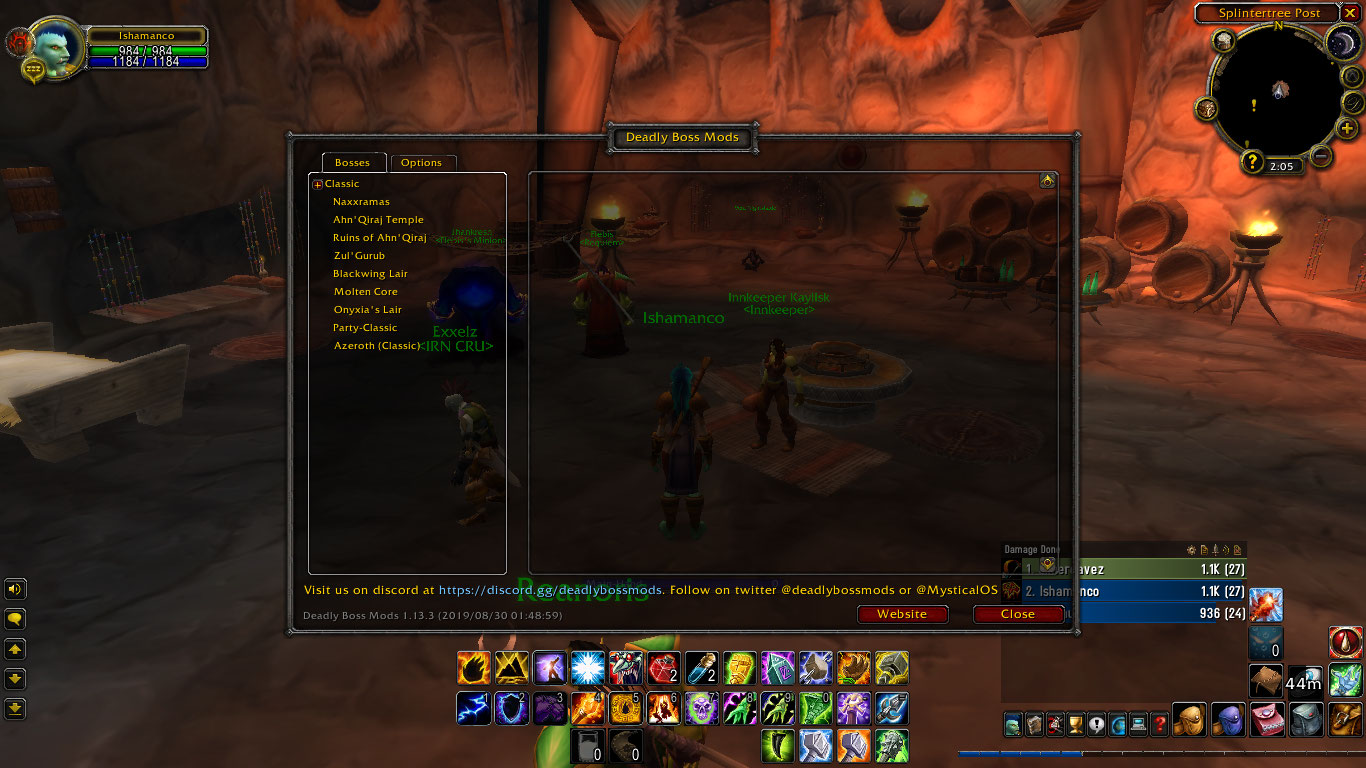Zoom in the minimap with plus button
The height and width of the screenshot is (768, 1366).
tap(1347, 129)
